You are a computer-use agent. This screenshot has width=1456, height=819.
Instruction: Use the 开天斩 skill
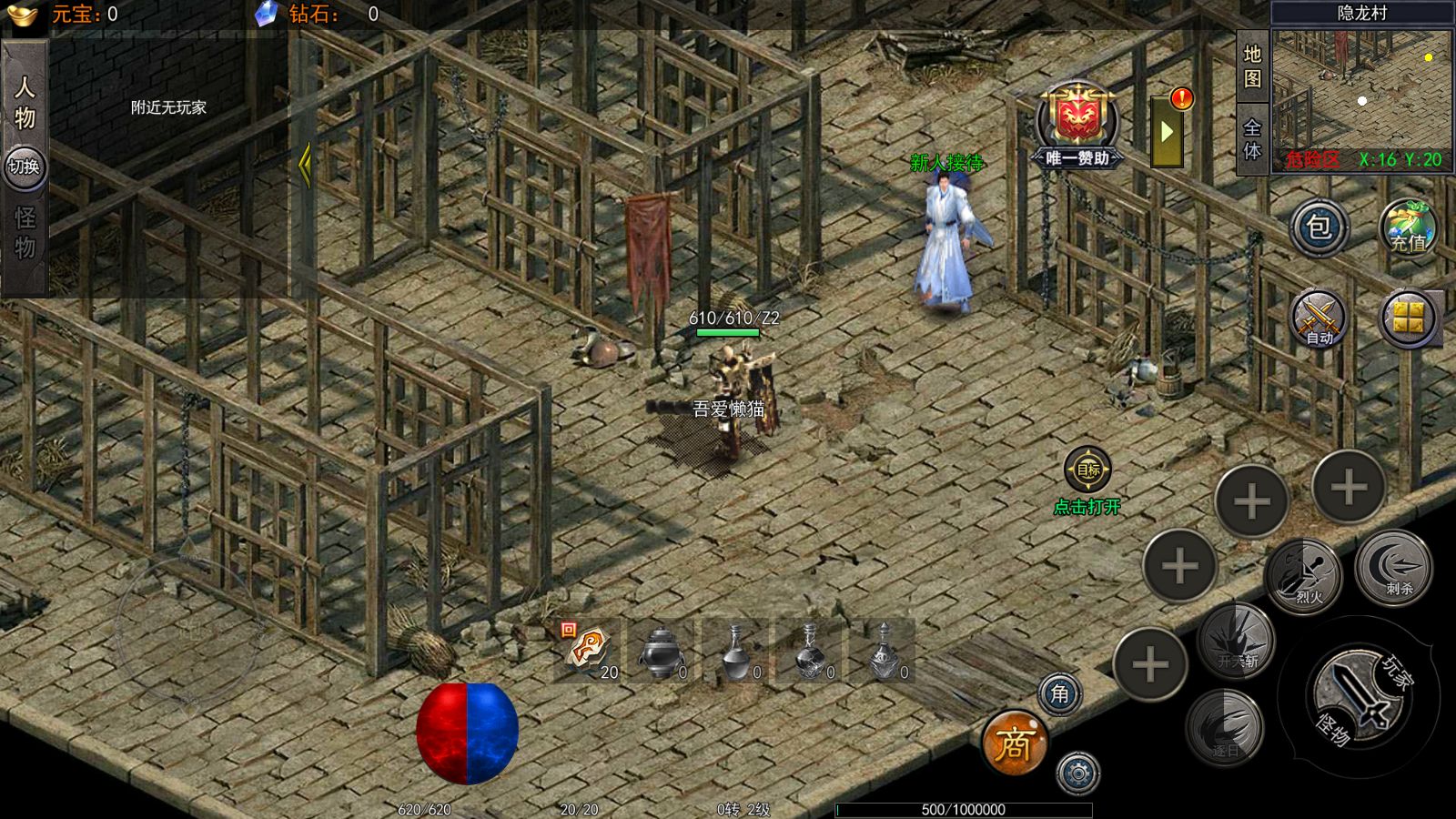[x=1234, y=641]
